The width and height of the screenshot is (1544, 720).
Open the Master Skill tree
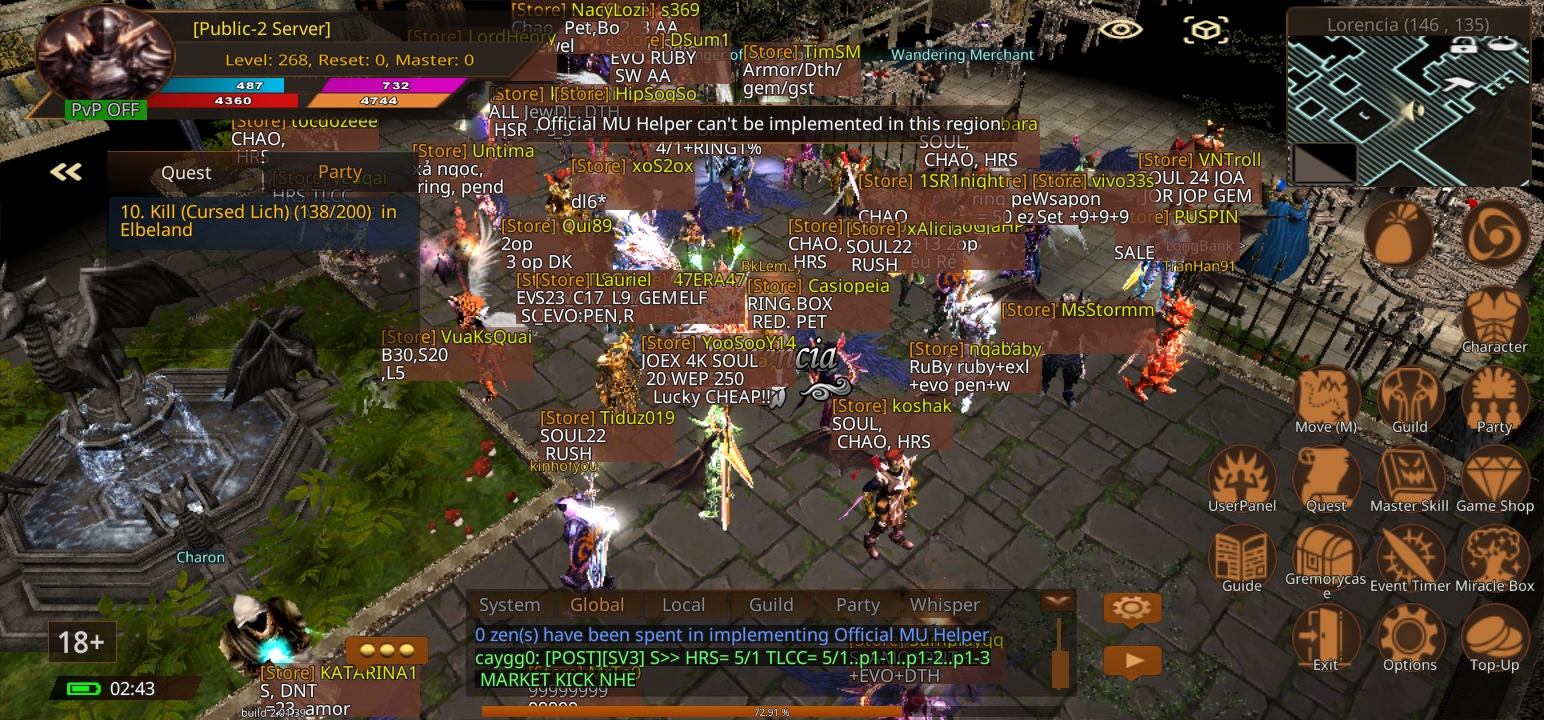pos(1410,476)
